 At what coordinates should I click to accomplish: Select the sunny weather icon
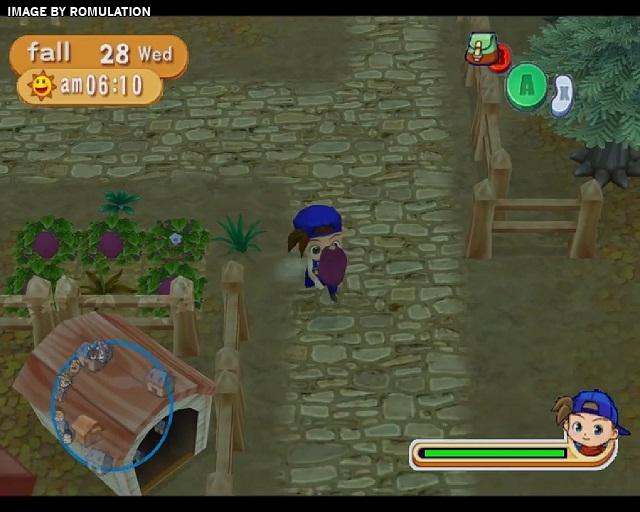41,86
